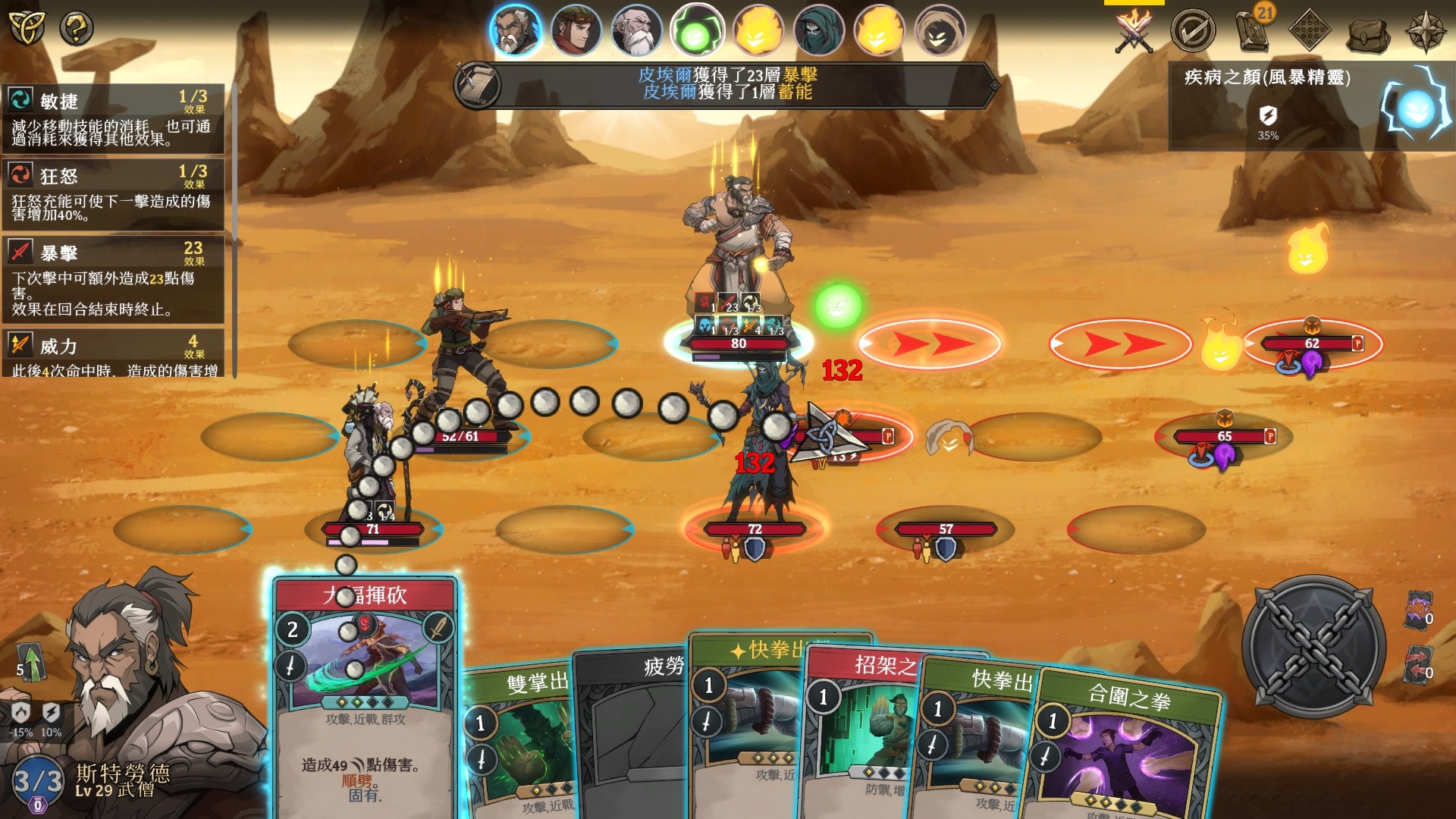Open the compass map icon
The height and width of the screenshot is (819, 1456).
[x=1426, y=30]
